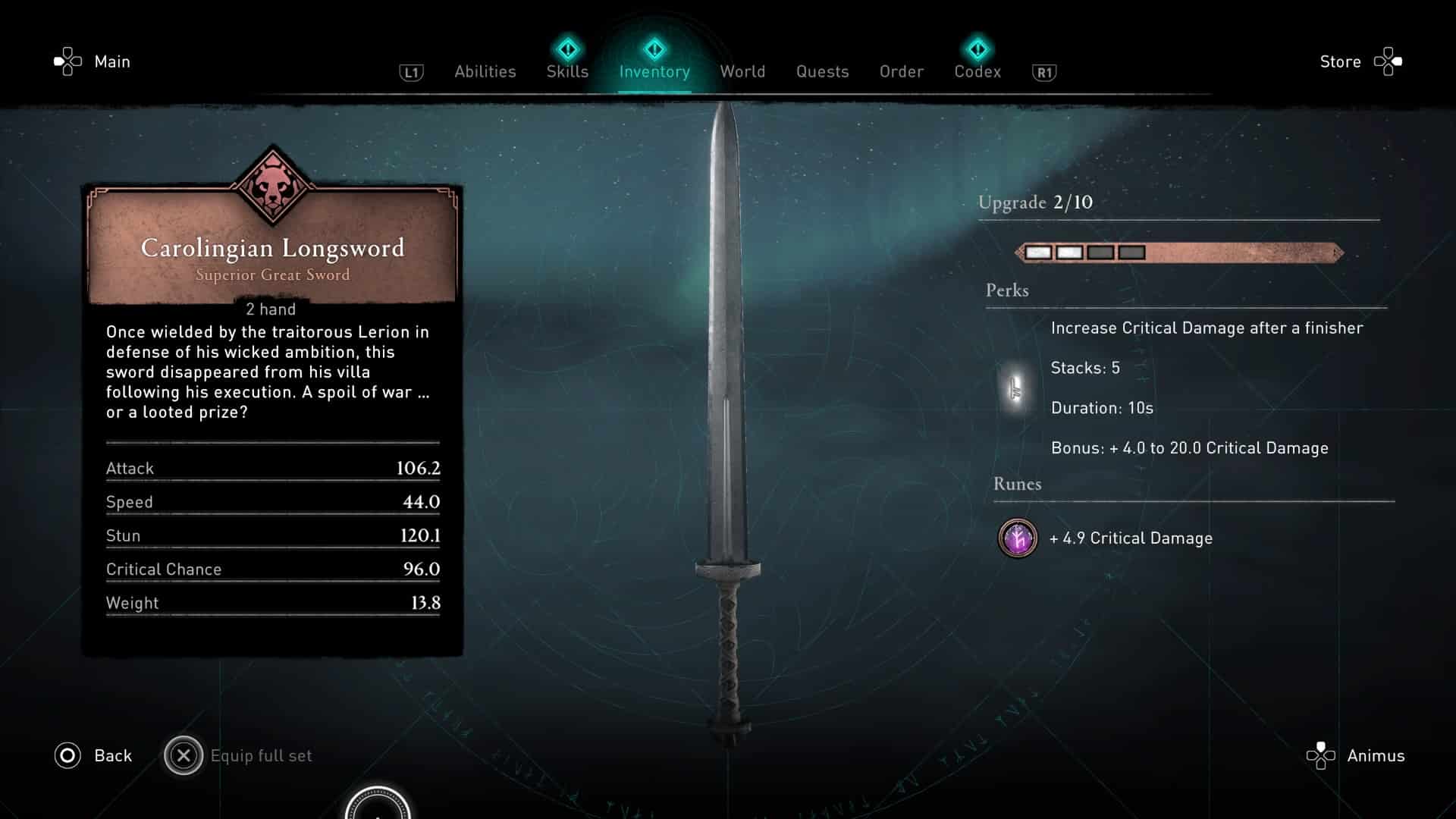The image size is (1456, 819).
Task: Click the teal diamond above Inventory tab
Action: 654,49
